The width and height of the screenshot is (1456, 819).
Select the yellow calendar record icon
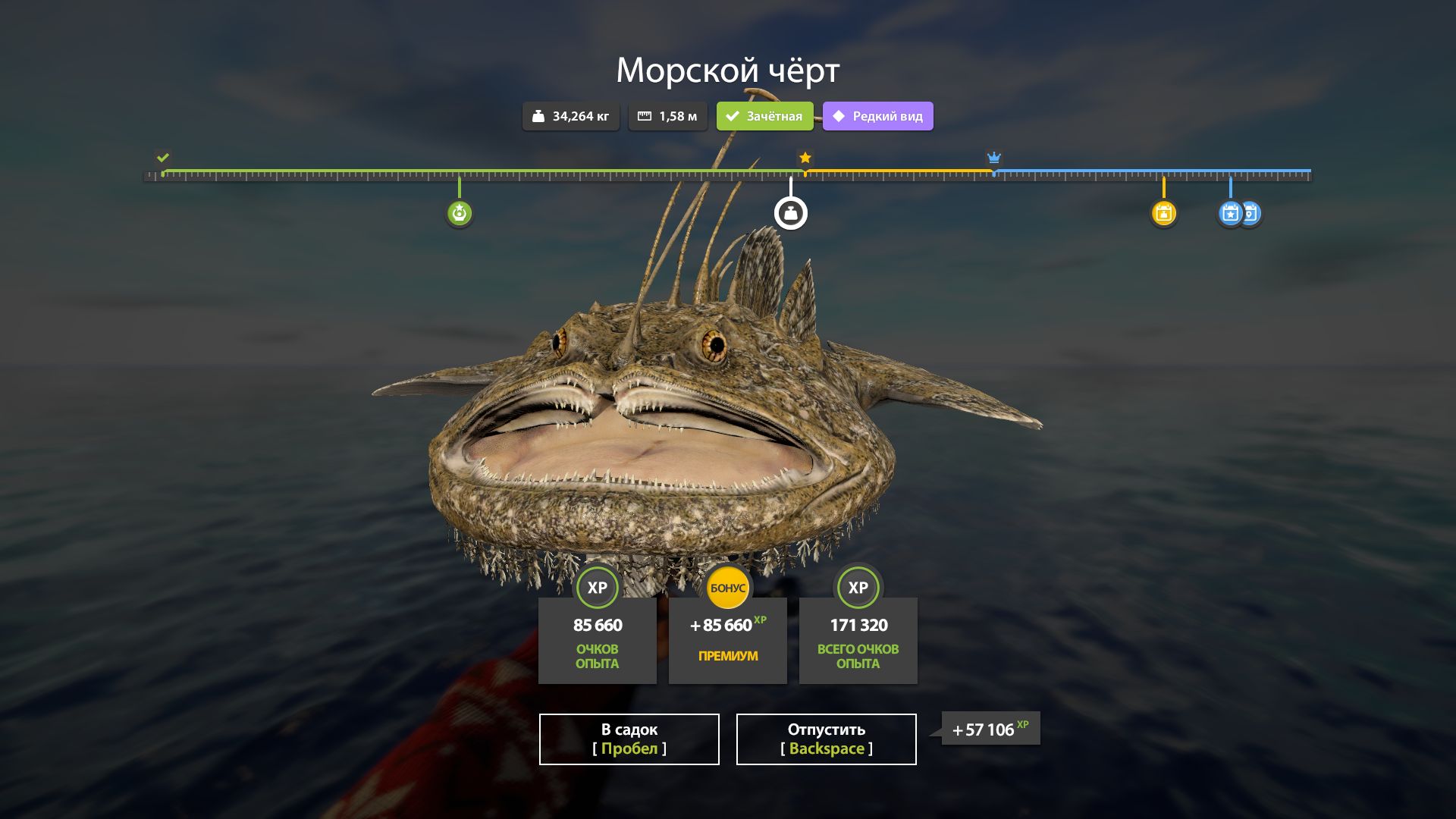click(x=1164, y=214)
